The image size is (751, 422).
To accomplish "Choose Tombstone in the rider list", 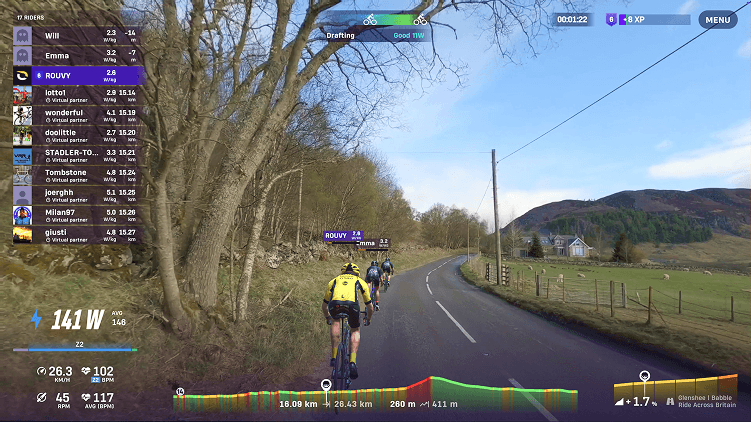I will tap(76, 175).
